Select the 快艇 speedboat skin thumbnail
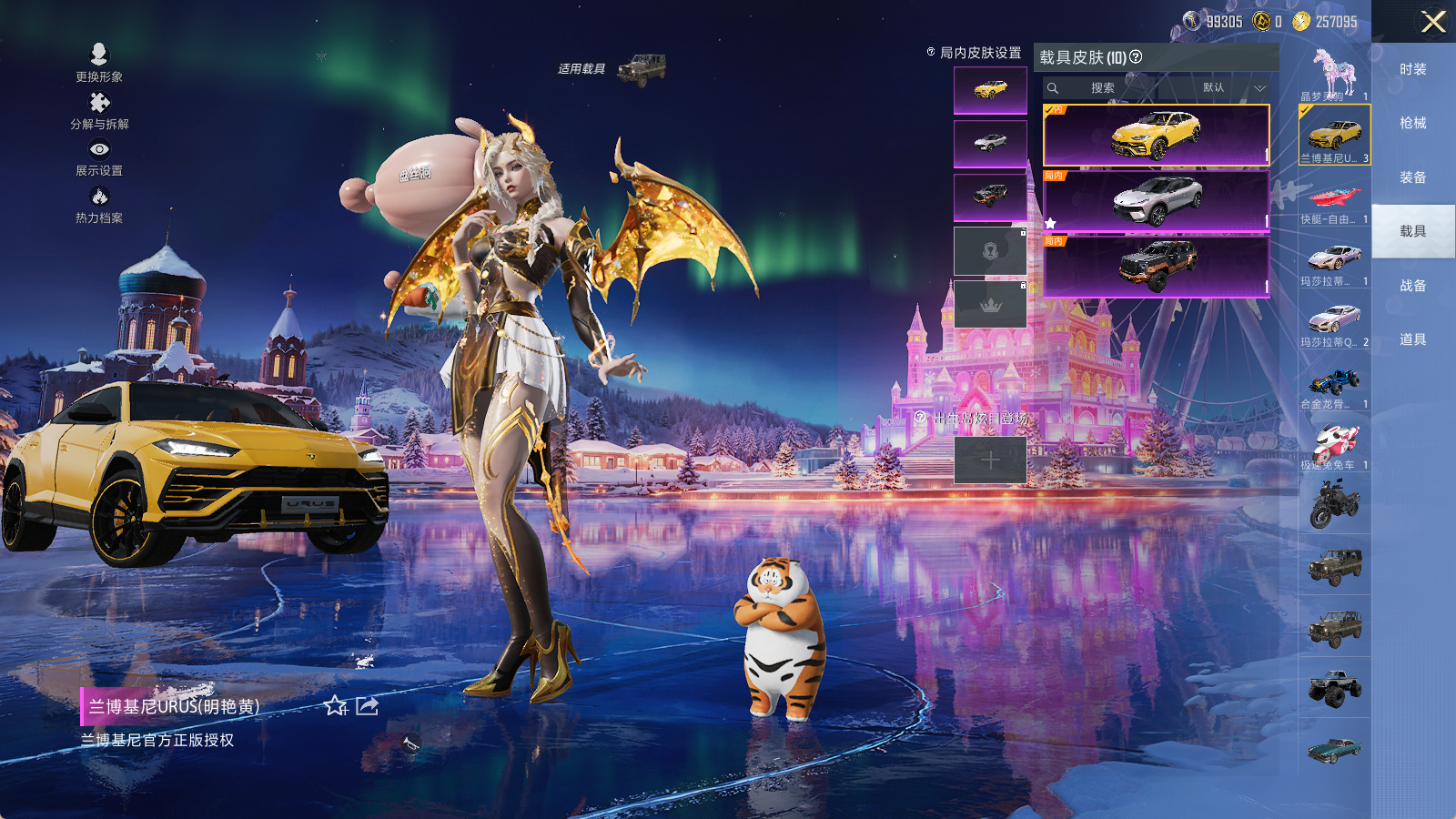 [x=1334, y=202]
